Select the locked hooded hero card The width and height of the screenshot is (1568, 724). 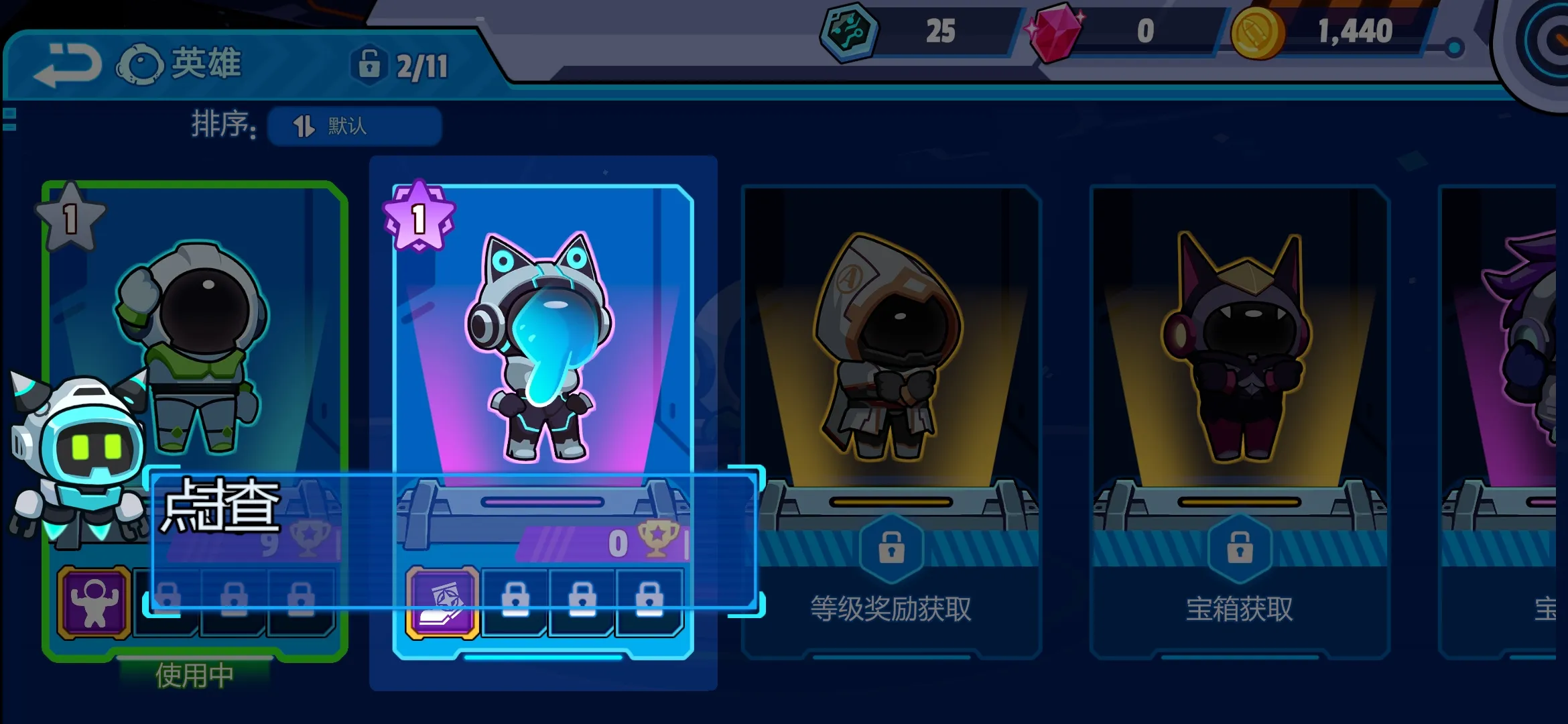[x=891, y=349]
